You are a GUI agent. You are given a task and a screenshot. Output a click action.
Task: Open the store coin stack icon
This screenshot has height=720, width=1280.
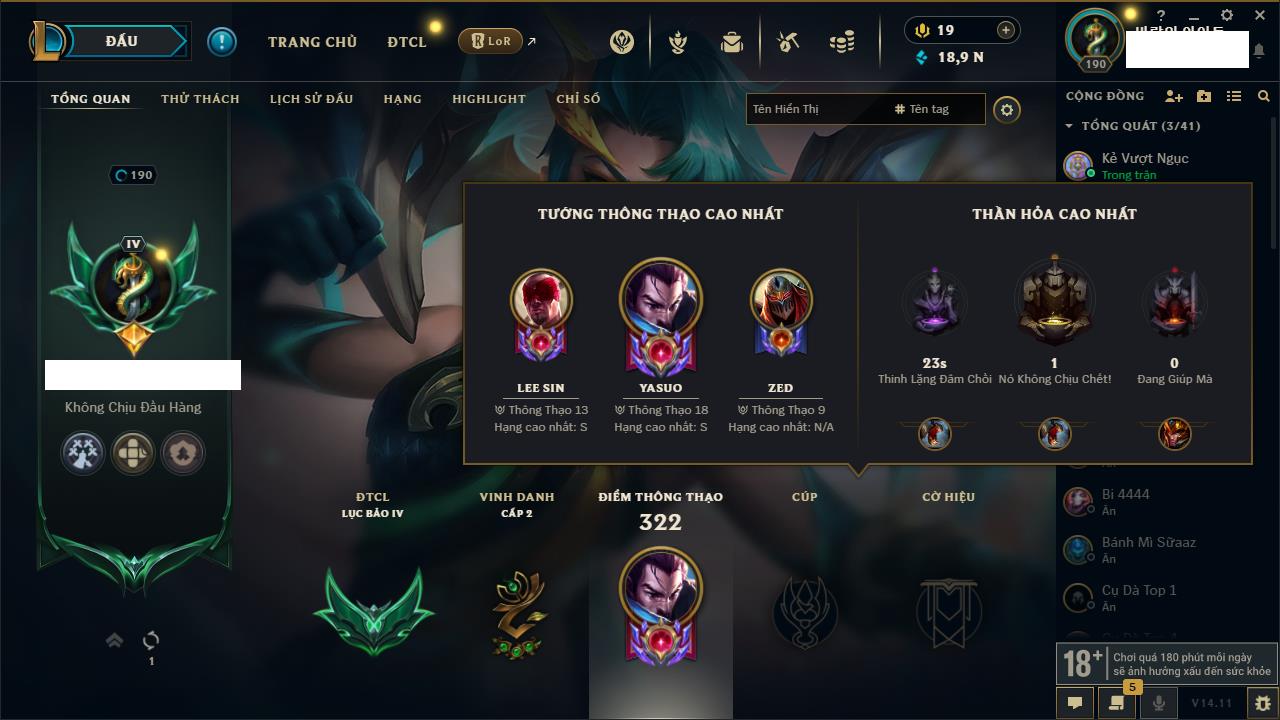coord(842,42)
